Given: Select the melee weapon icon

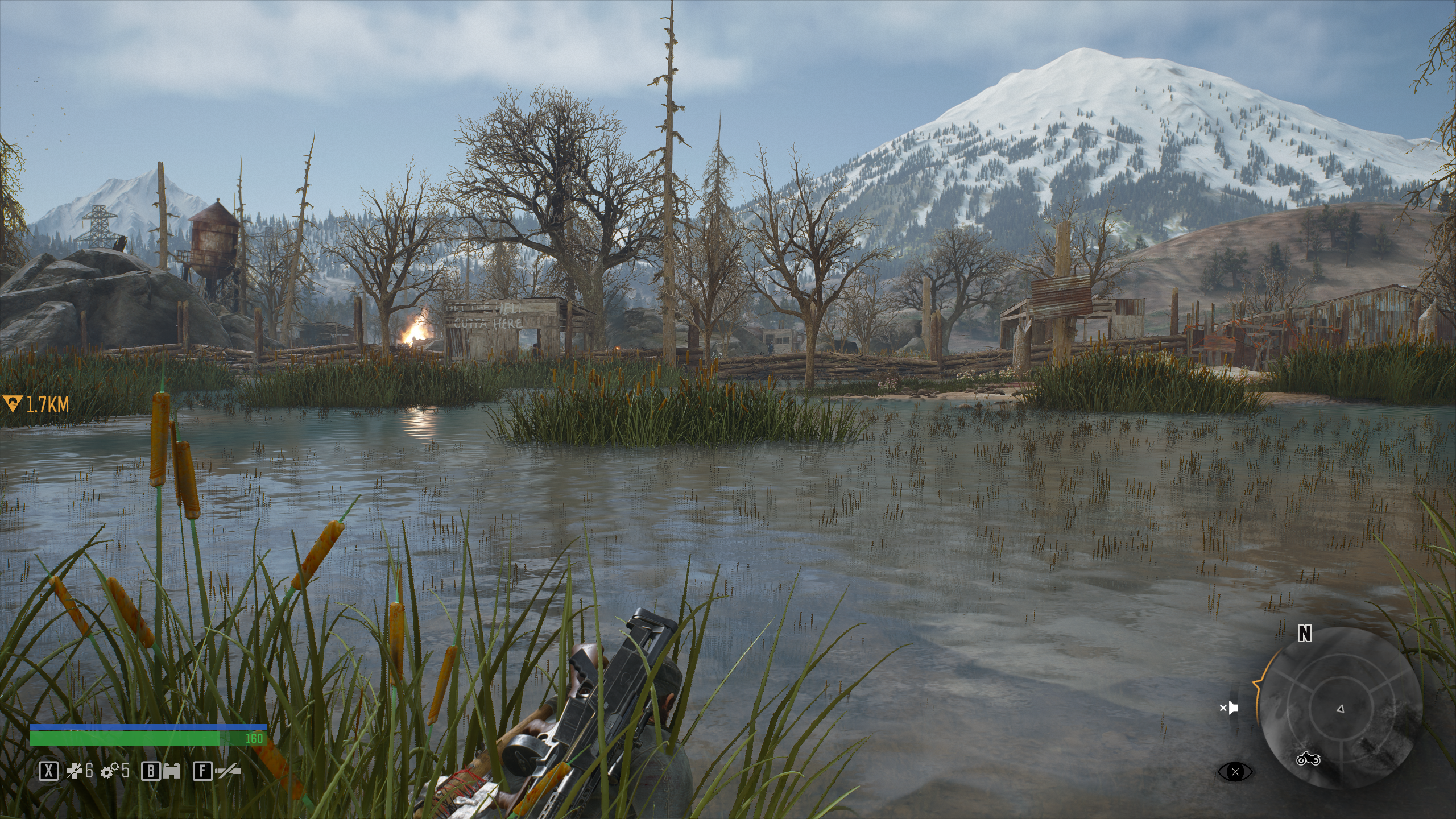Looking at the screenshot, I should [x=226, y=771].
